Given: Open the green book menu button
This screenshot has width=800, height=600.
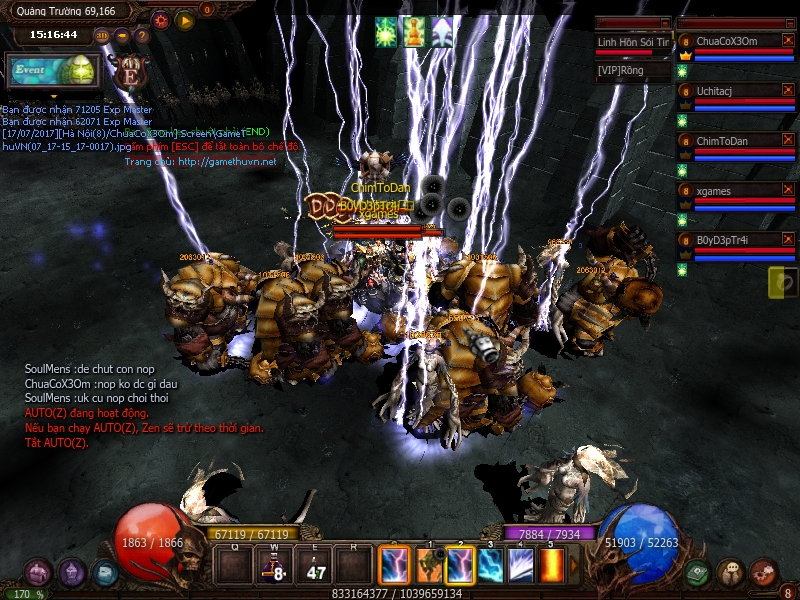Looking at the screenshot, I should point(699,573).
